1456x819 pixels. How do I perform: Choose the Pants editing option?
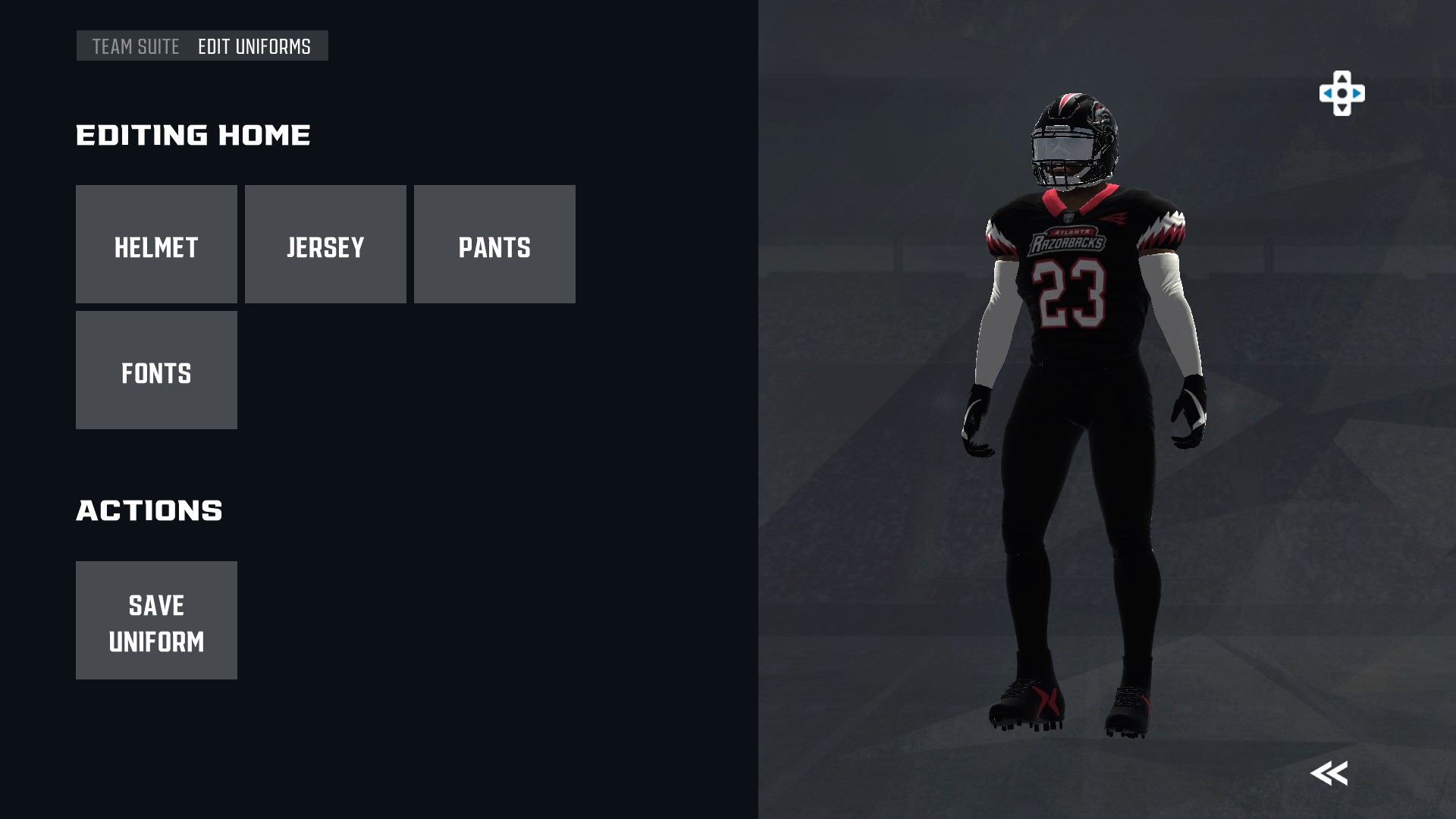tap(494, 244)
